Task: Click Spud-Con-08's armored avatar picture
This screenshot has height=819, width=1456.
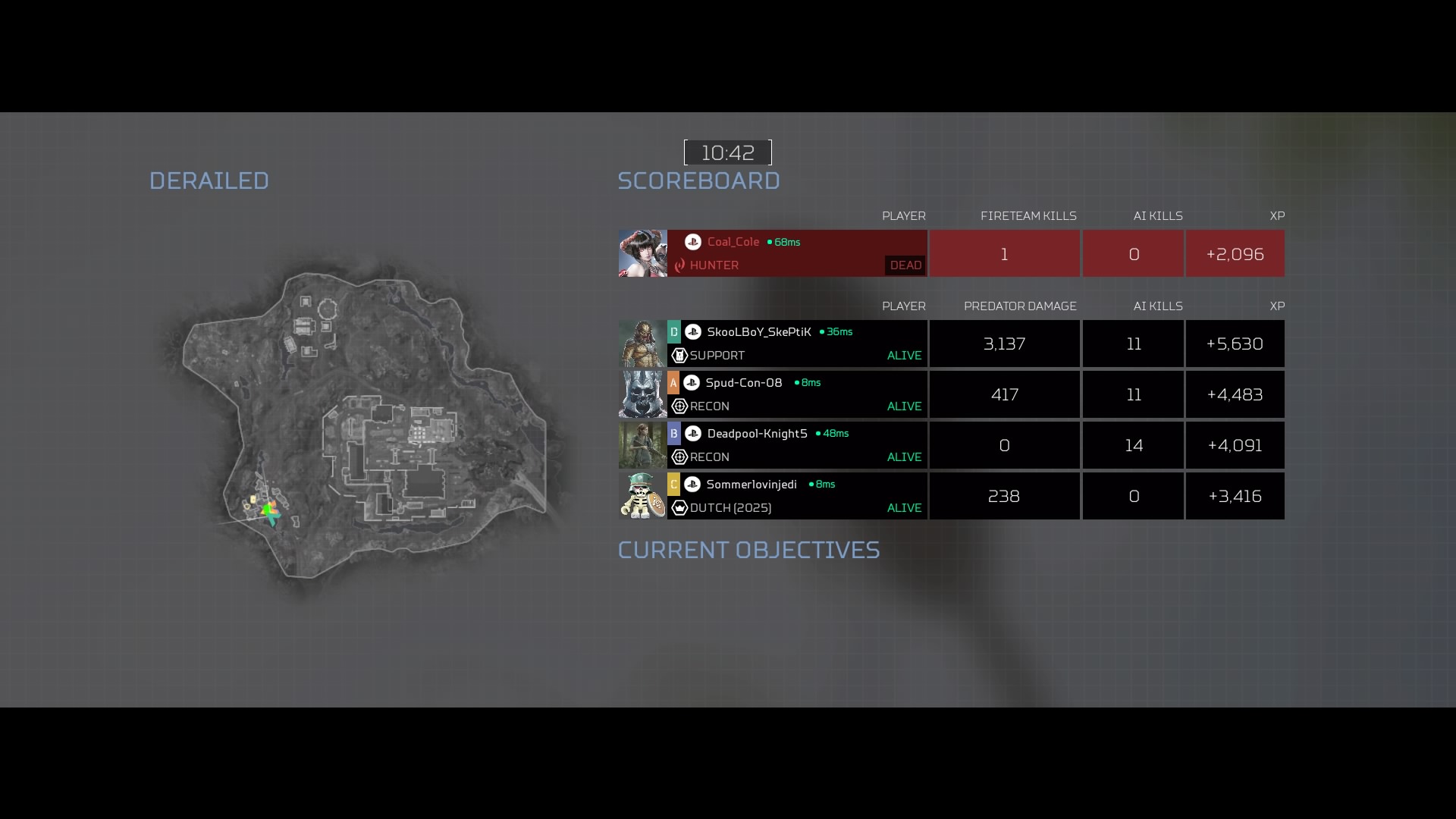Action: tap(642, 394)
